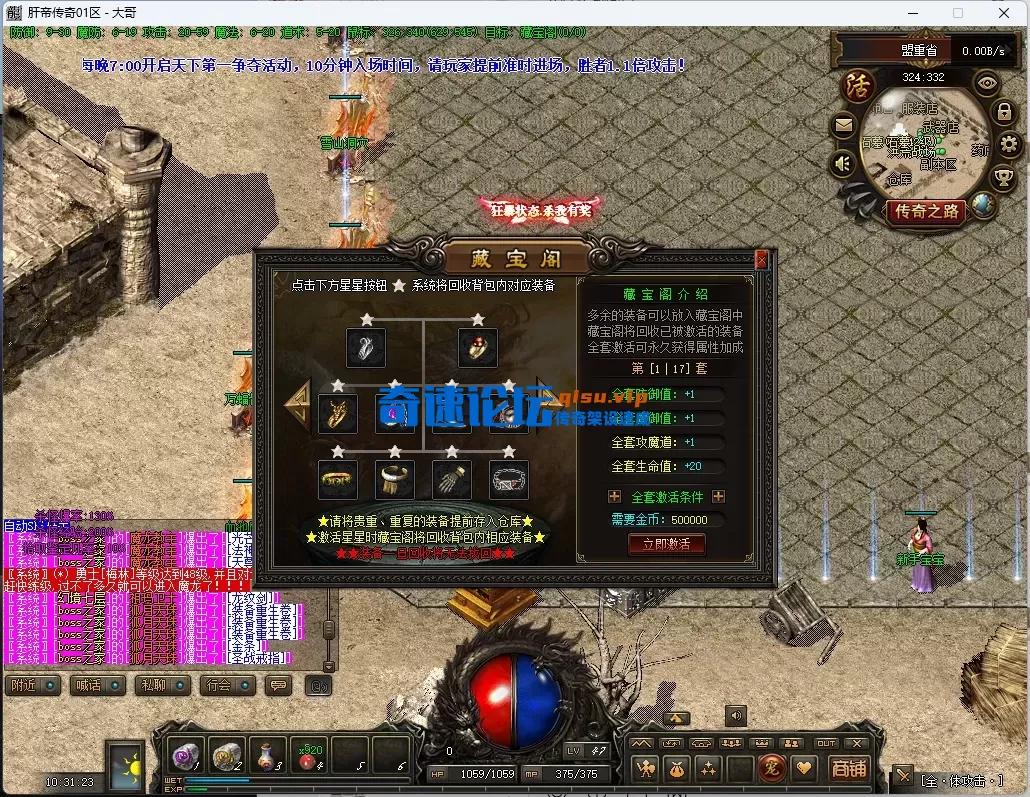Toggle the eye visibility icon
Image resolution: width=1030 pixels, height=797 pixels.
coord(987,84)
